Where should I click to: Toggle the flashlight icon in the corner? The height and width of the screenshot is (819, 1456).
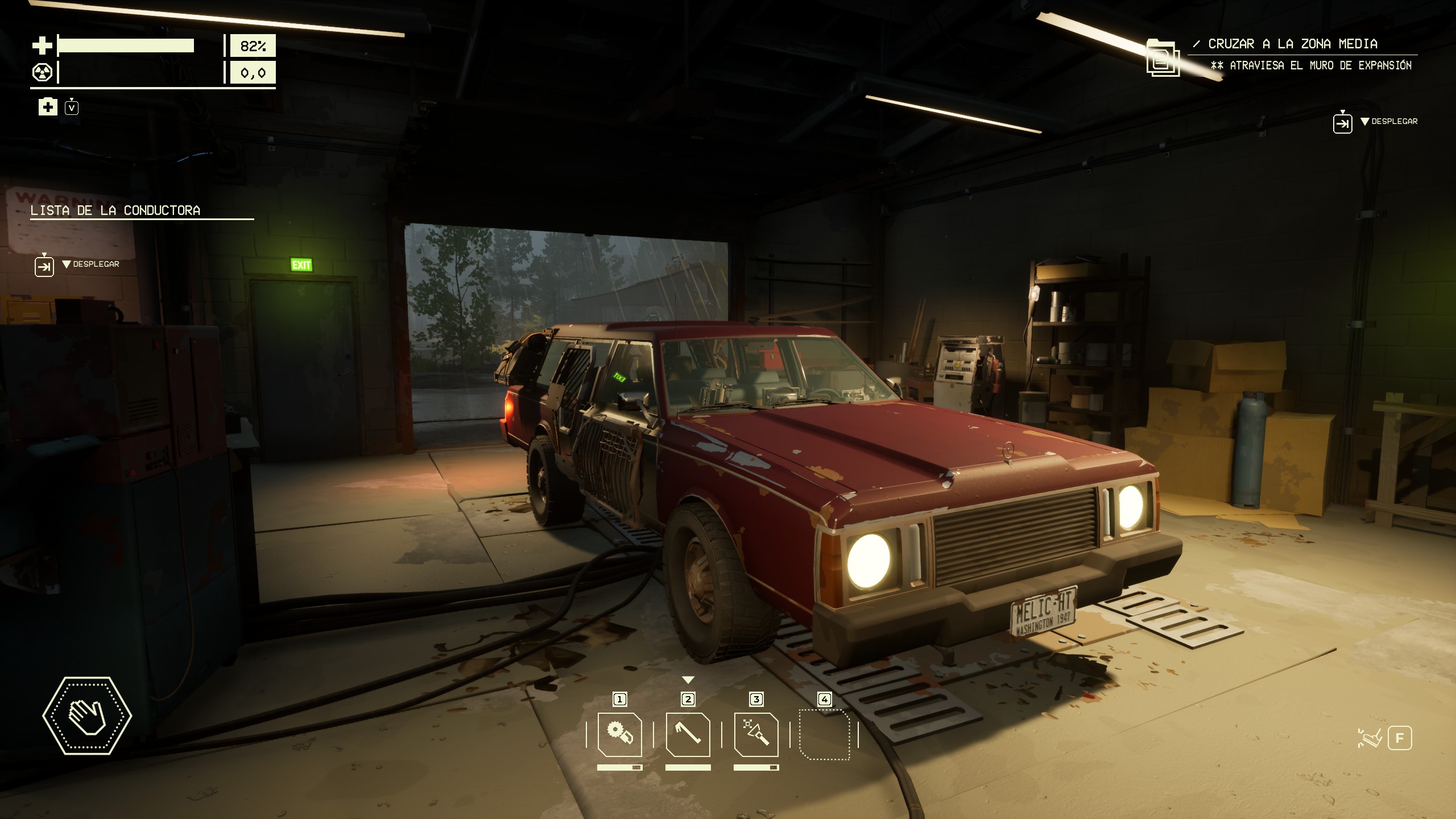pyautogui.click(x=1370, y=738)
